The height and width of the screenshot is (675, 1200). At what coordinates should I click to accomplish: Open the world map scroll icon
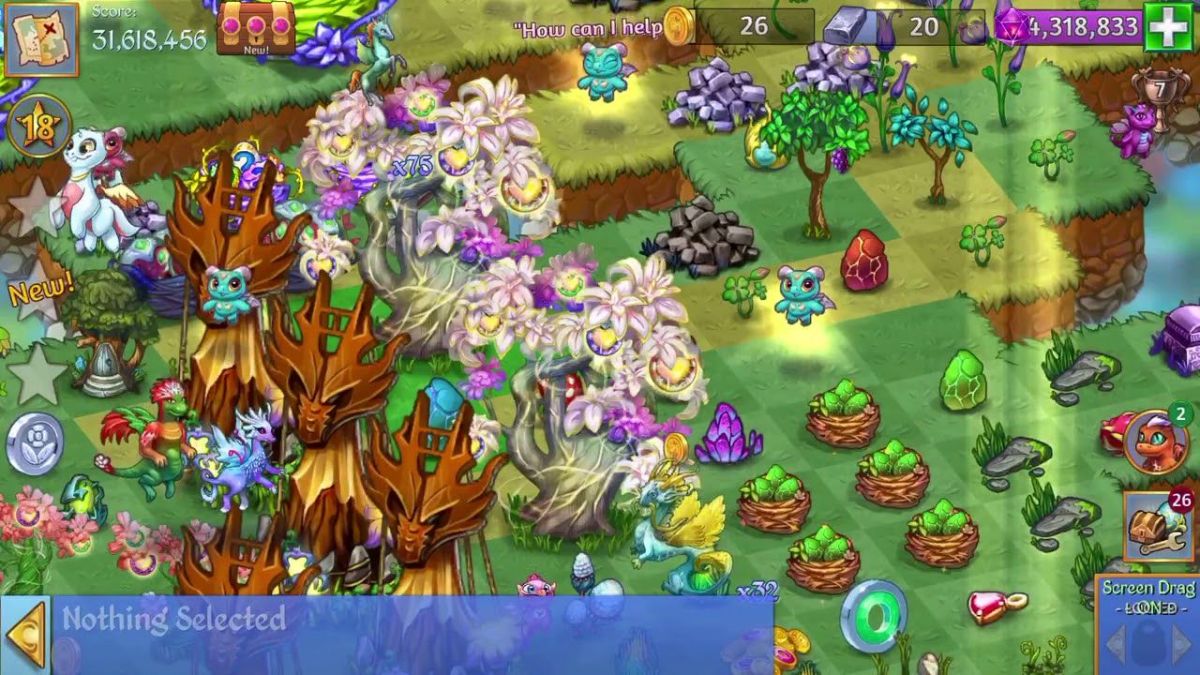[x=41, y=38]
